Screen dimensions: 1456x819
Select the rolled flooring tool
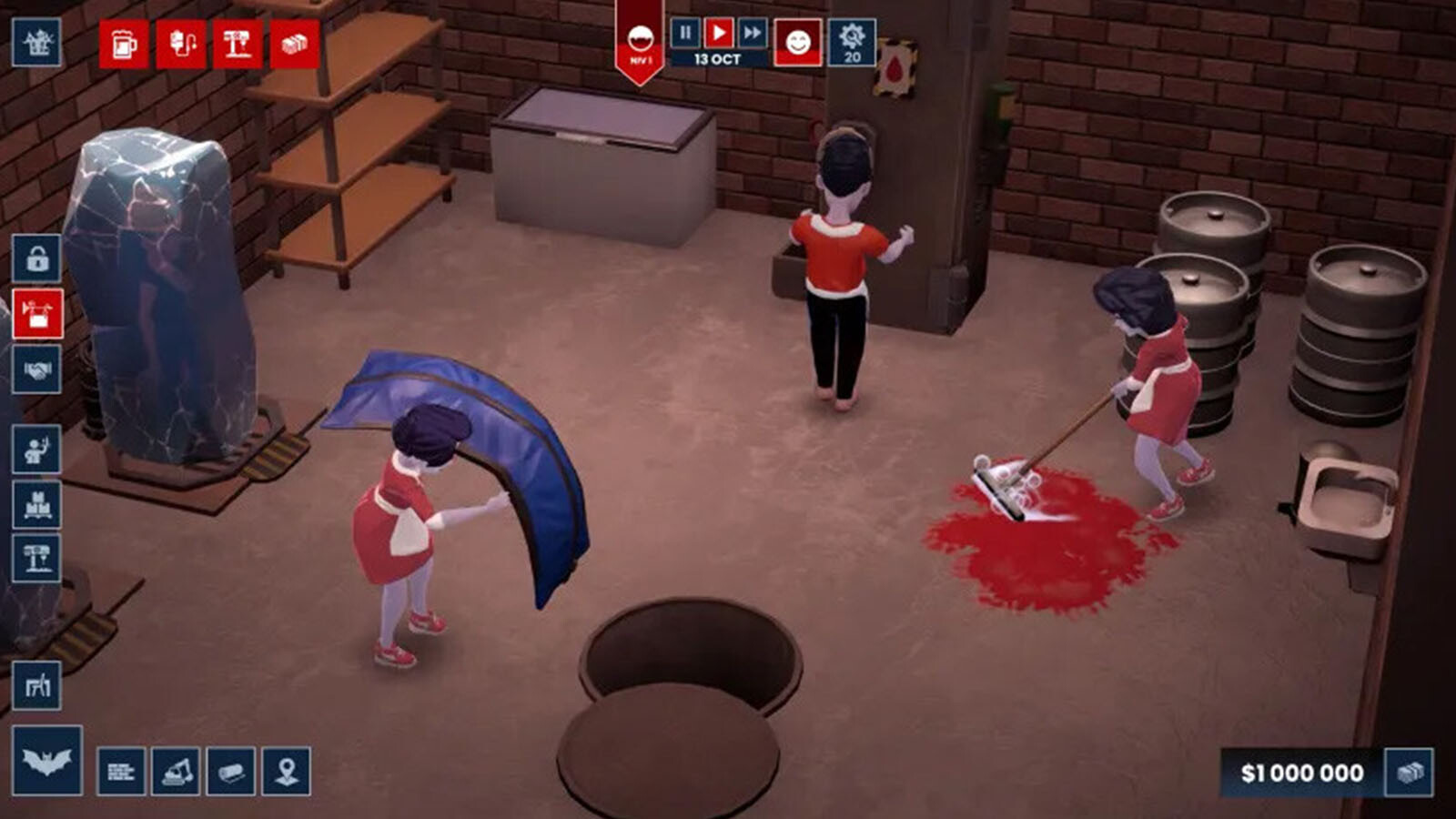coord(231,772)
